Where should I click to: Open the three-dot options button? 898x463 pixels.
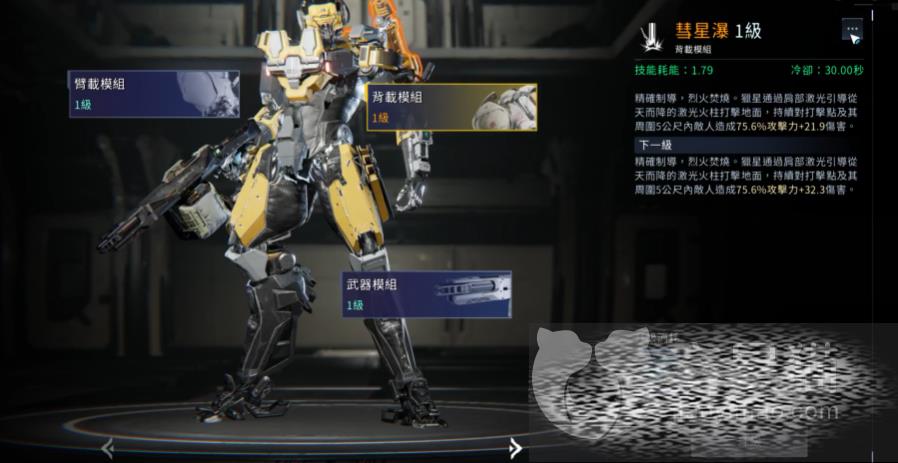pos(851,30)
